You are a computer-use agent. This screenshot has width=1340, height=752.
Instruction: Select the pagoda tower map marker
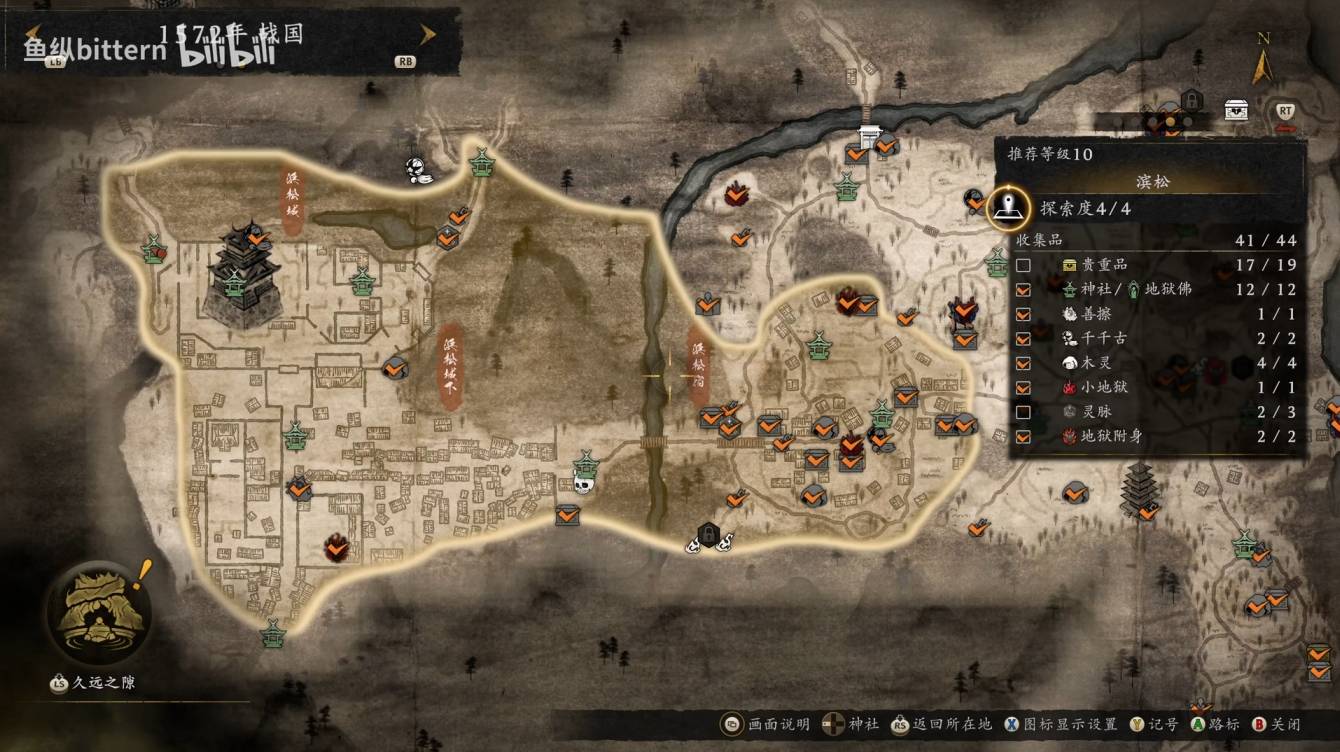pyautogui.click(x=1137, y=490)
